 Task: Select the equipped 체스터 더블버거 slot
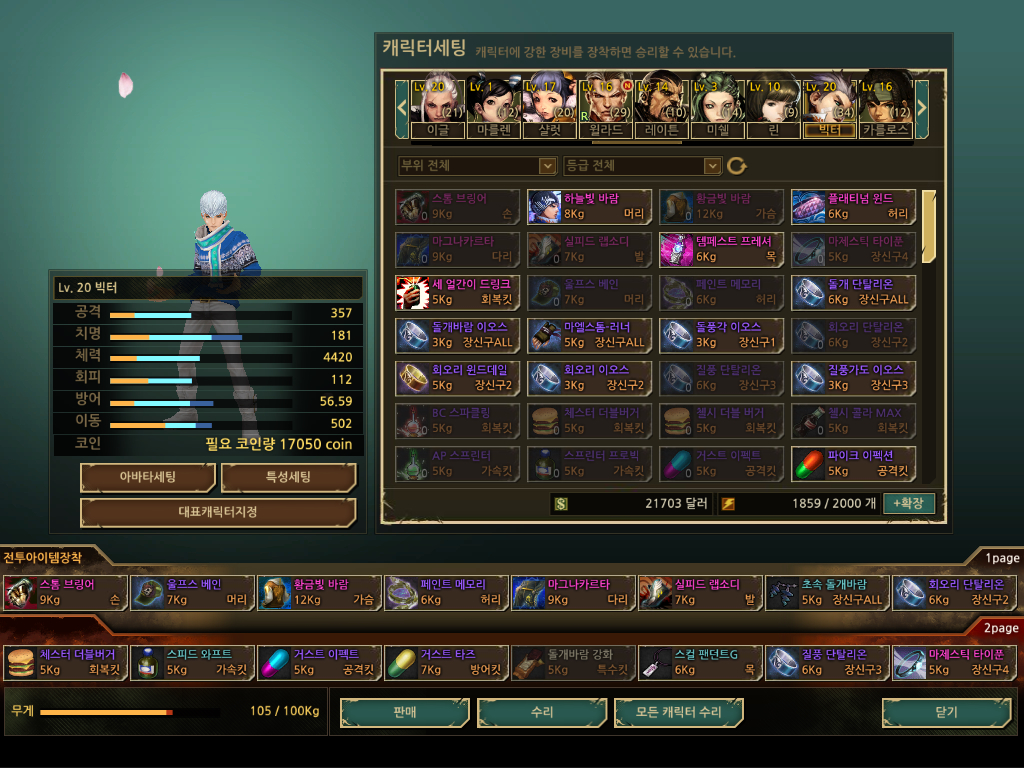(66, 662)
